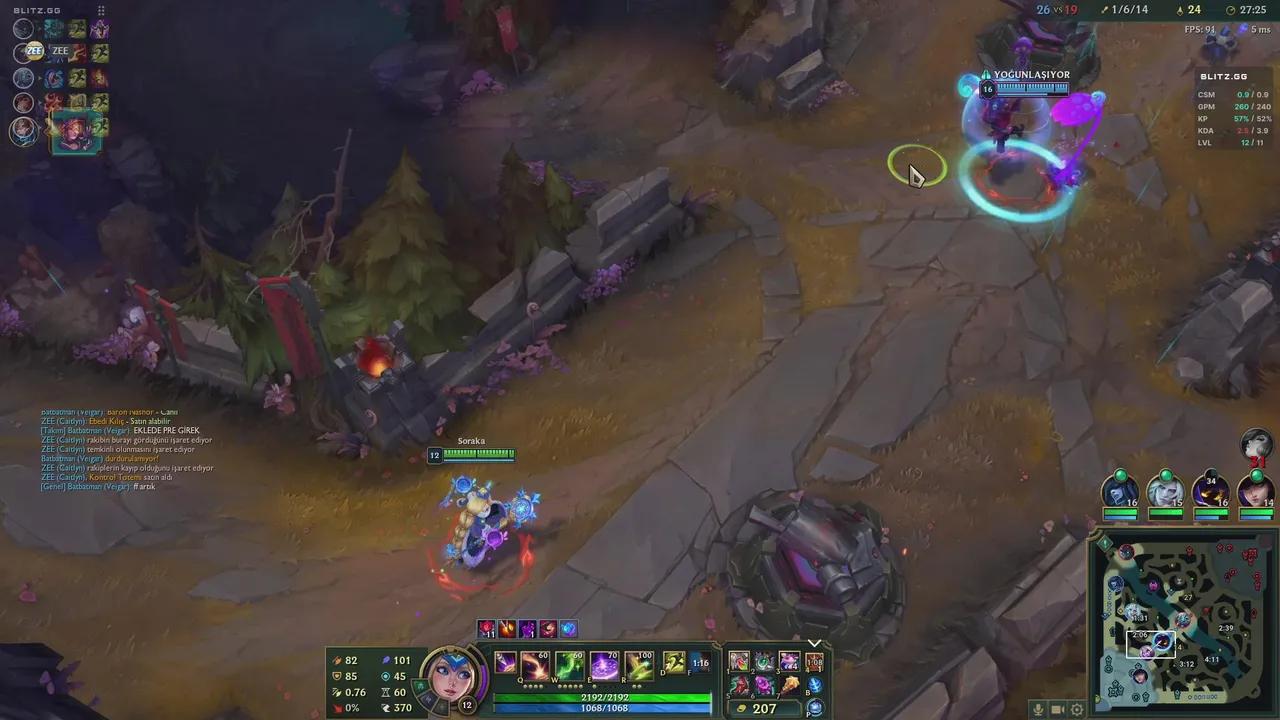The width and height of the screenshot is (1280, 720).
Task: Open the settings gear beside the minimap
Action: 1076,708
